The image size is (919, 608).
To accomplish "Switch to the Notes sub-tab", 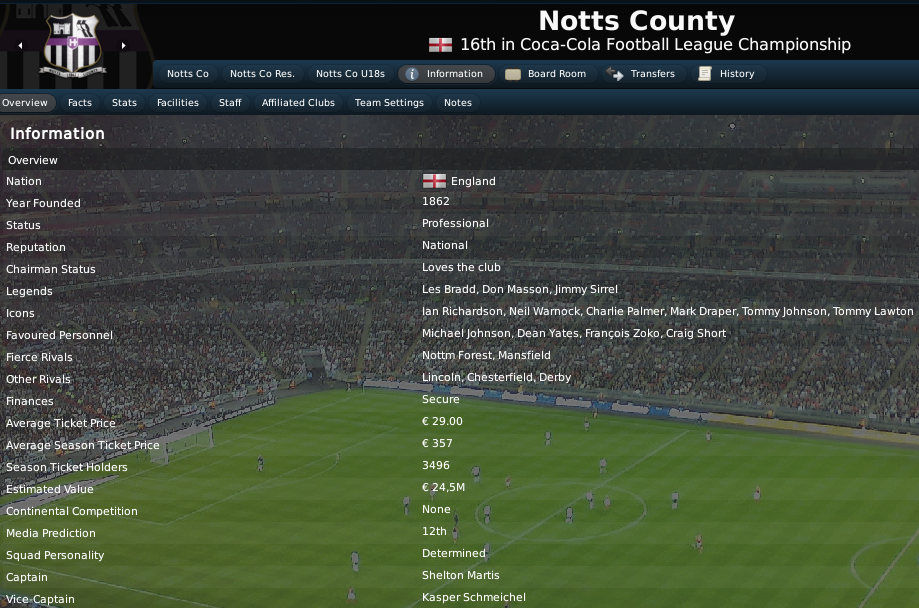I will tap(458, 103).
